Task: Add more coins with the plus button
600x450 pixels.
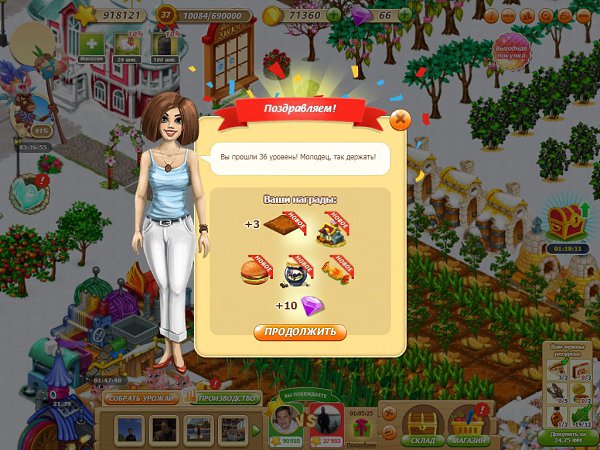Action: click(334, 16)
